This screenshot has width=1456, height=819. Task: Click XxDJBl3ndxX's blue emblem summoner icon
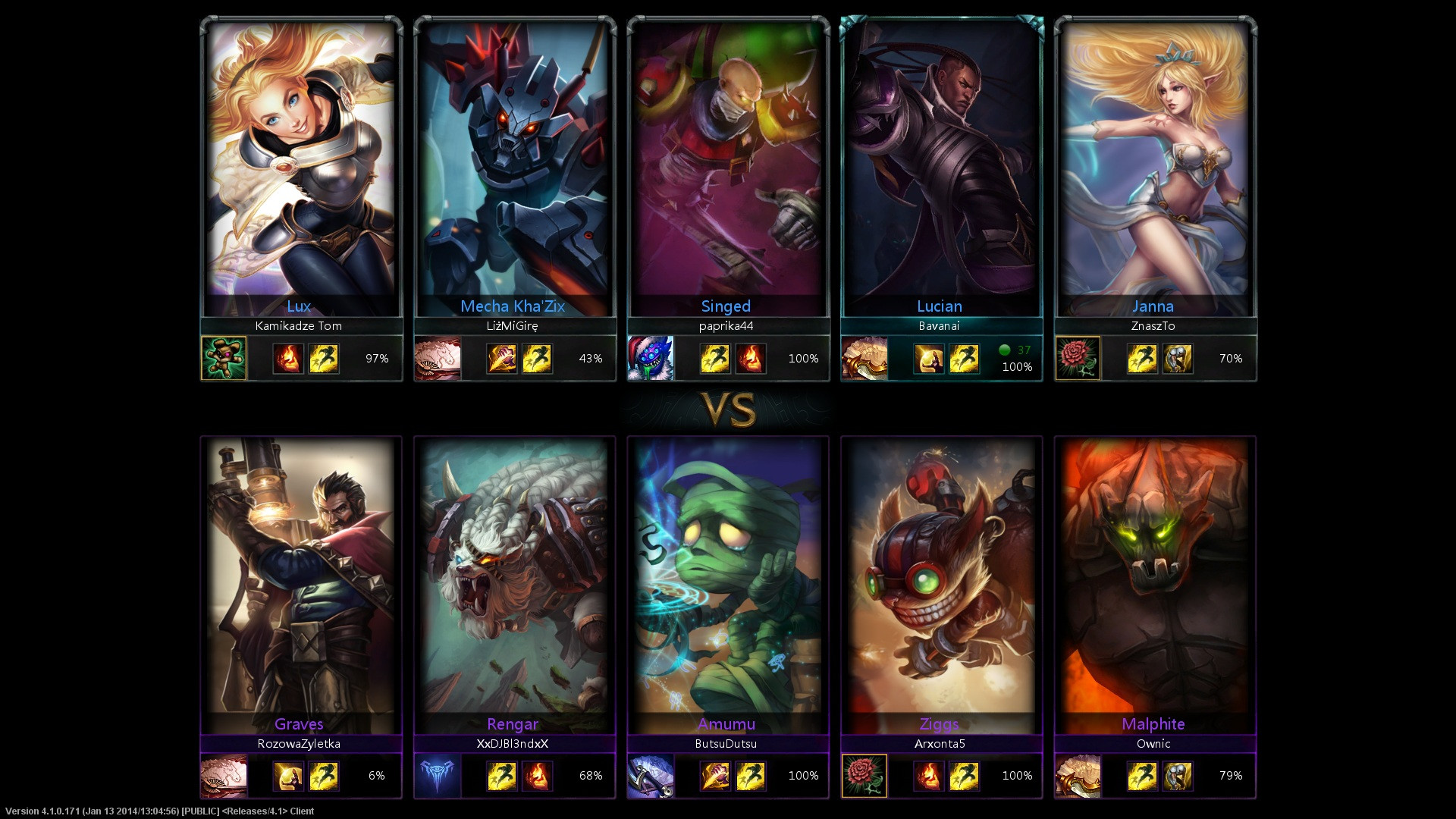click(x=438, y=776)
